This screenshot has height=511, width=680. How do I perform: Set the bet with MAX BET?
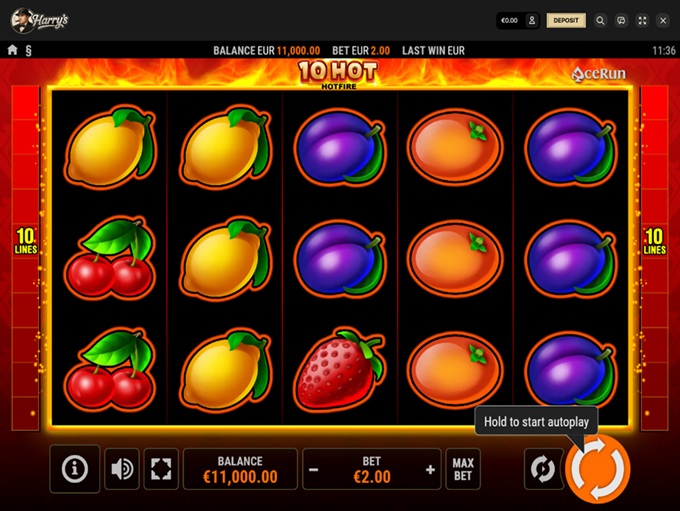tap(463, 469)
